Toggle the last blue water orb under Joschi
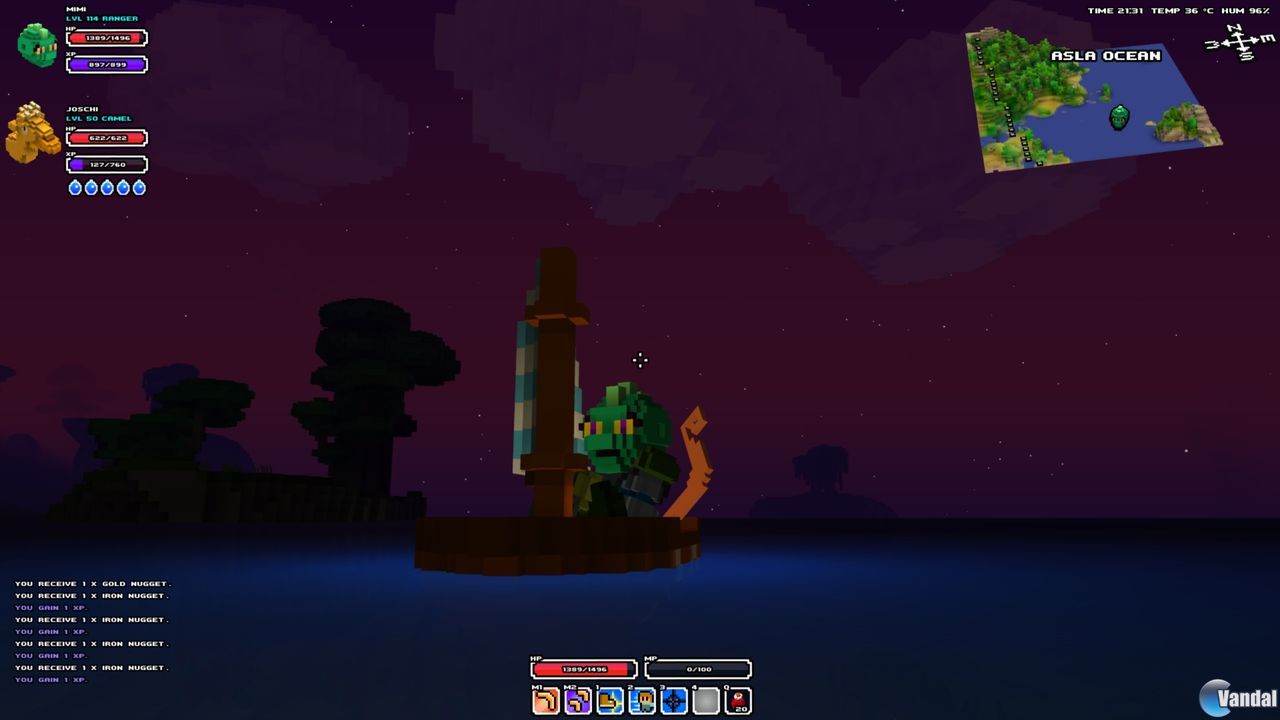The width and height of the screenshot is (1280, 720). click(139, 187)
